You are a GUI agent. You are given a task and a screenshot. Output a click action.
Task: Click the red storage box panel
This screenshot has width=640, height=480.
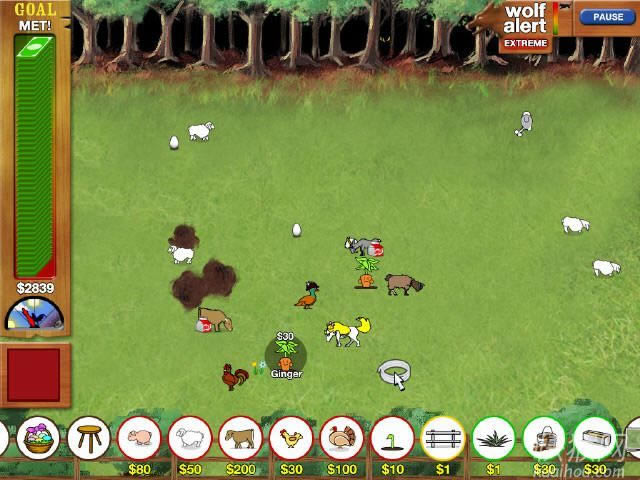(x=34, y=375)
